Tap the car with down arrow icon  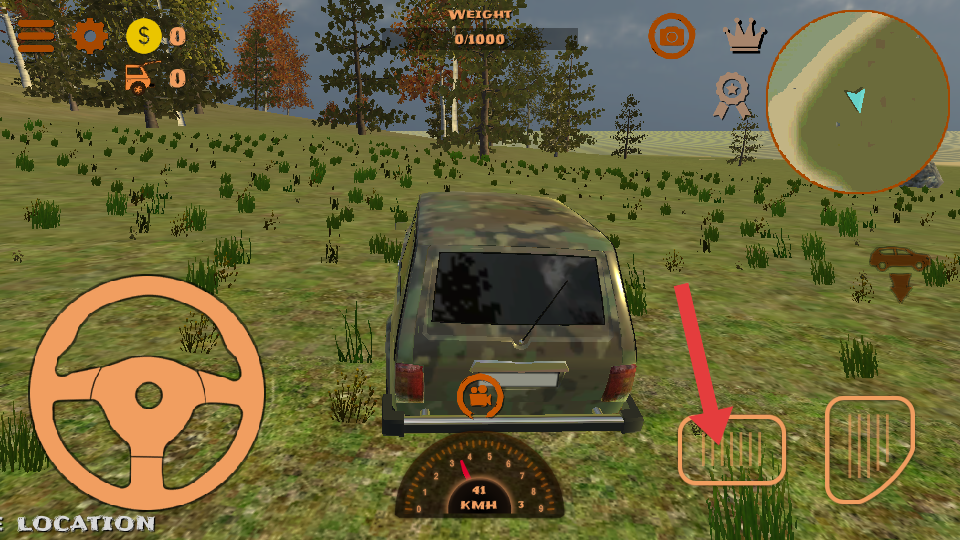click(898, 272)
